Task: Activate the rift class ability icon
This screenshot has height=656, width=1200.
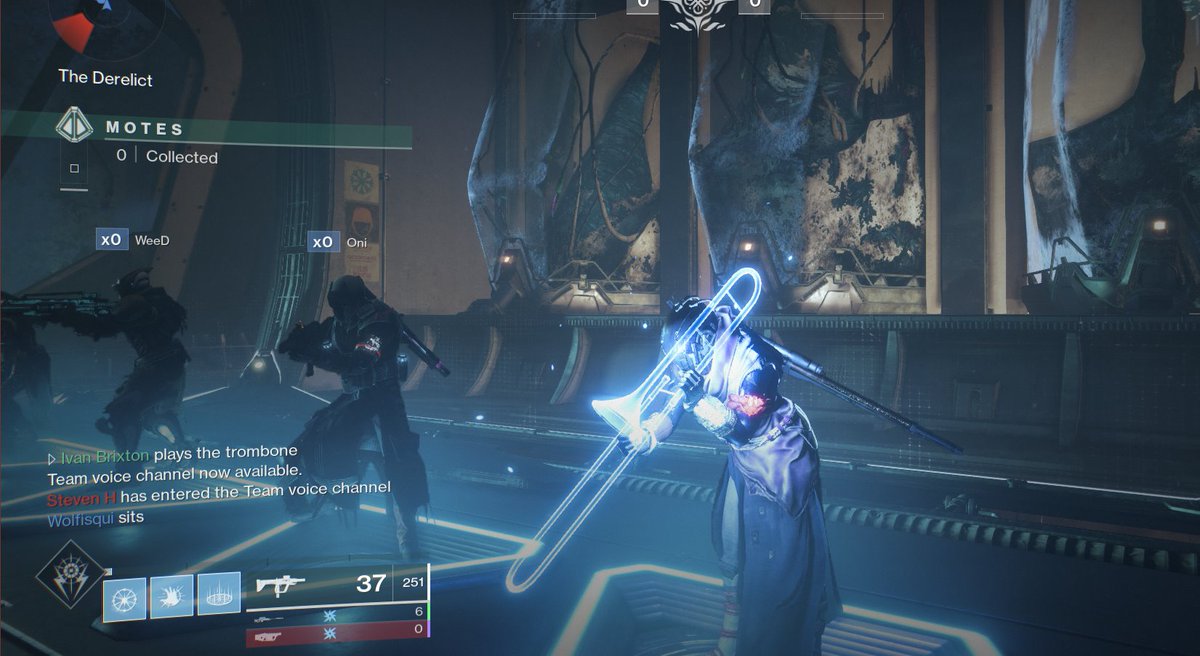Action: point(218,598)
